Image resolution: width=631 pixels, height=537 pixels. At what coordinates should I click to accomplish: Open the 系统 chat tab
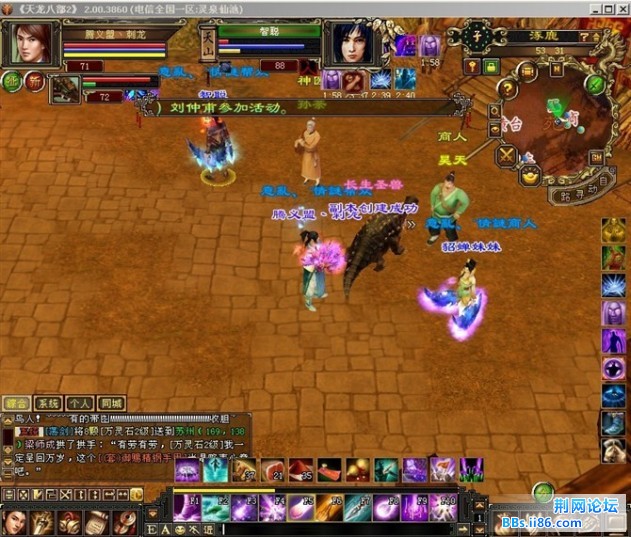[x=49, y=403]
